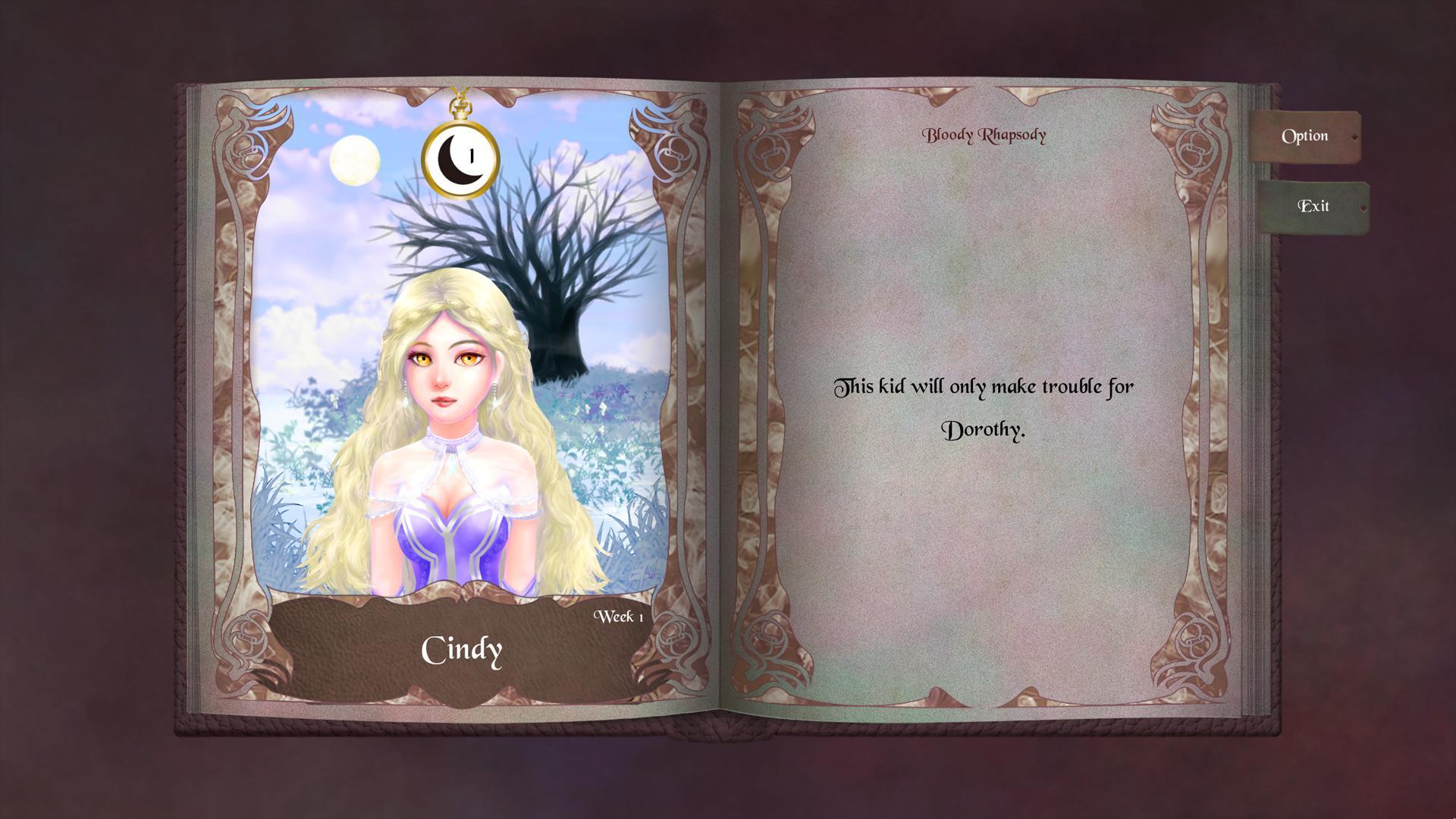Click the full moon in Cindy's portrait
The height and width of the screenshot is (819, 1456).
353,161
